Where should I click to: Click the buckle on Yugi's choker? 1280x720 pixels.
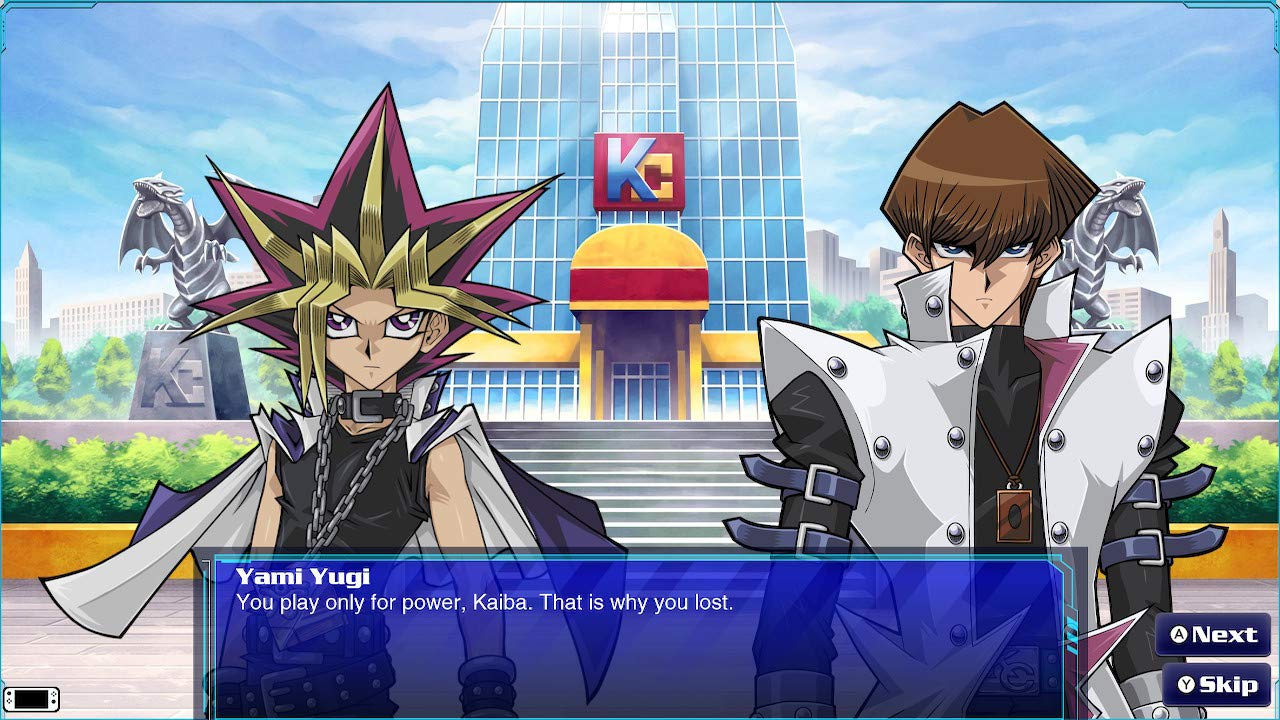(368, 405)
